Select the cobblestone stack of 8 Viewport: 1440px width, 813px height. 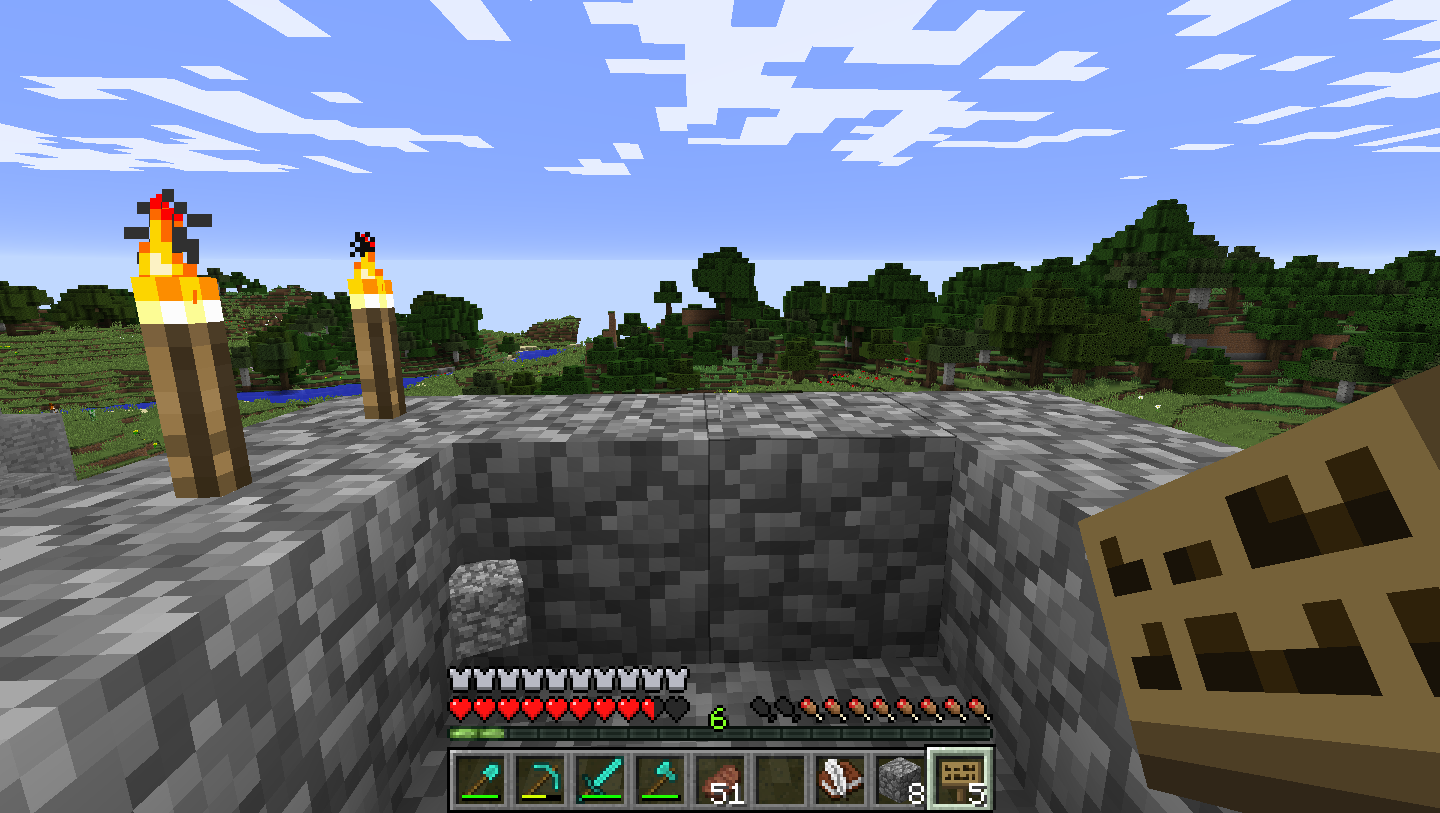point(900,780)
